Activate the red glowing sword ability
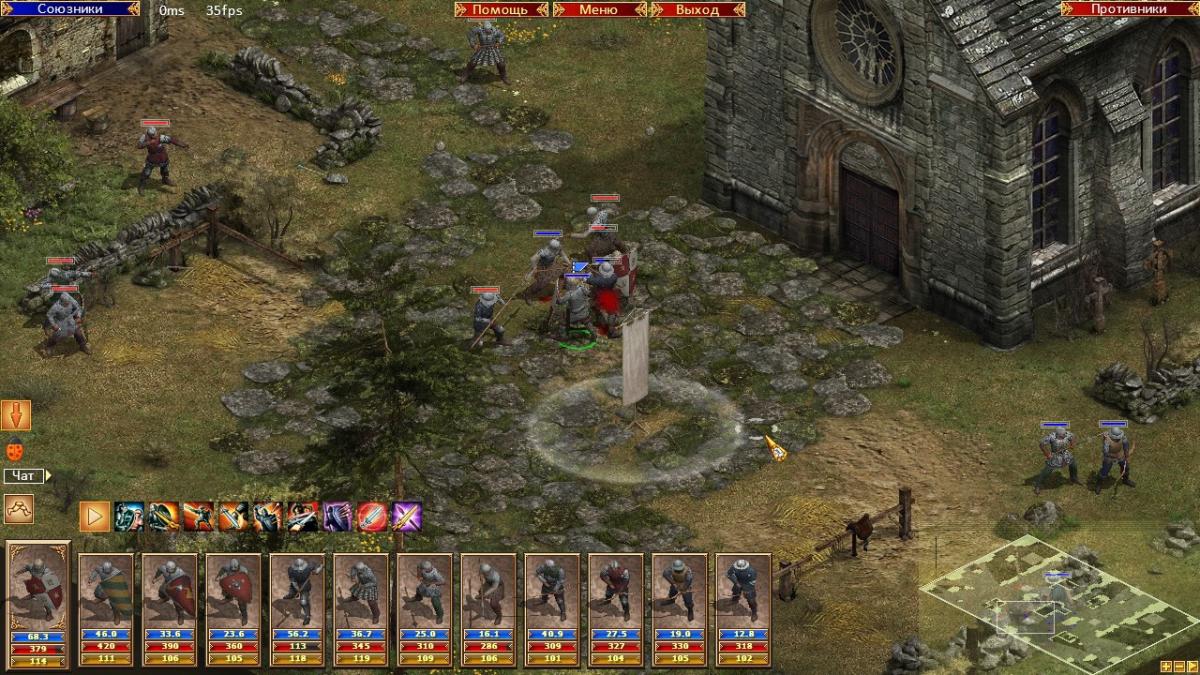 [372, 516]
